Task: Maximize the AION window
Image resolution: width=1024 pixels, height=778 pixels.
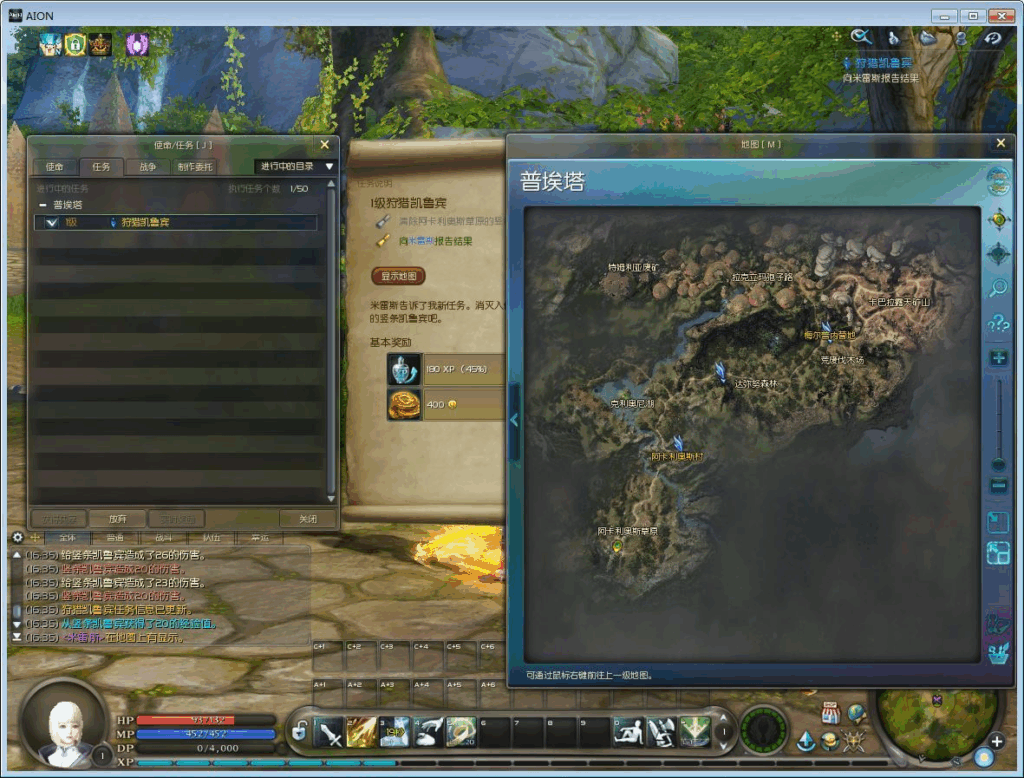Action: click(972, 16)
